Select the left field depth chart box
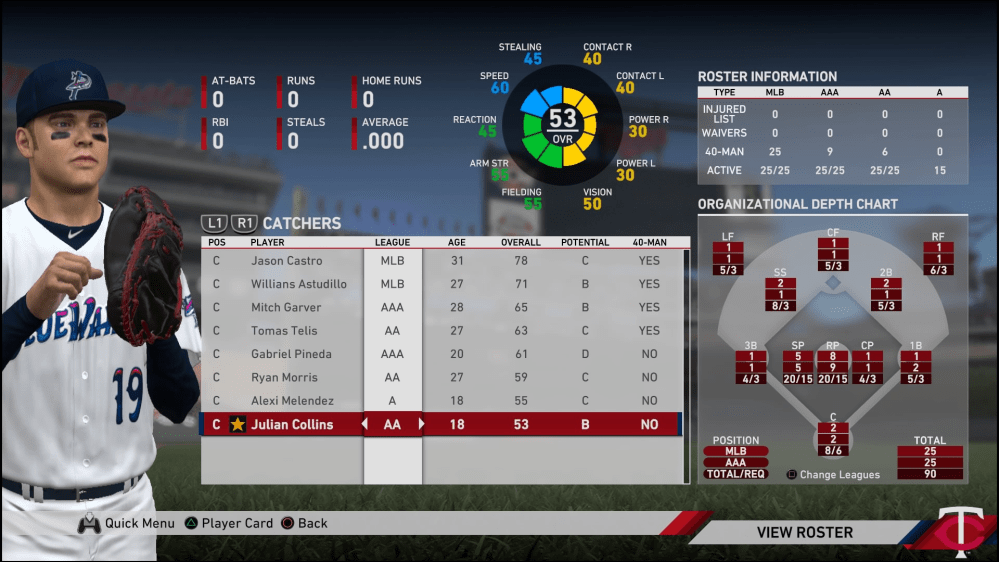The height and width of the screenshot is (562, 999). coord(728,258)
